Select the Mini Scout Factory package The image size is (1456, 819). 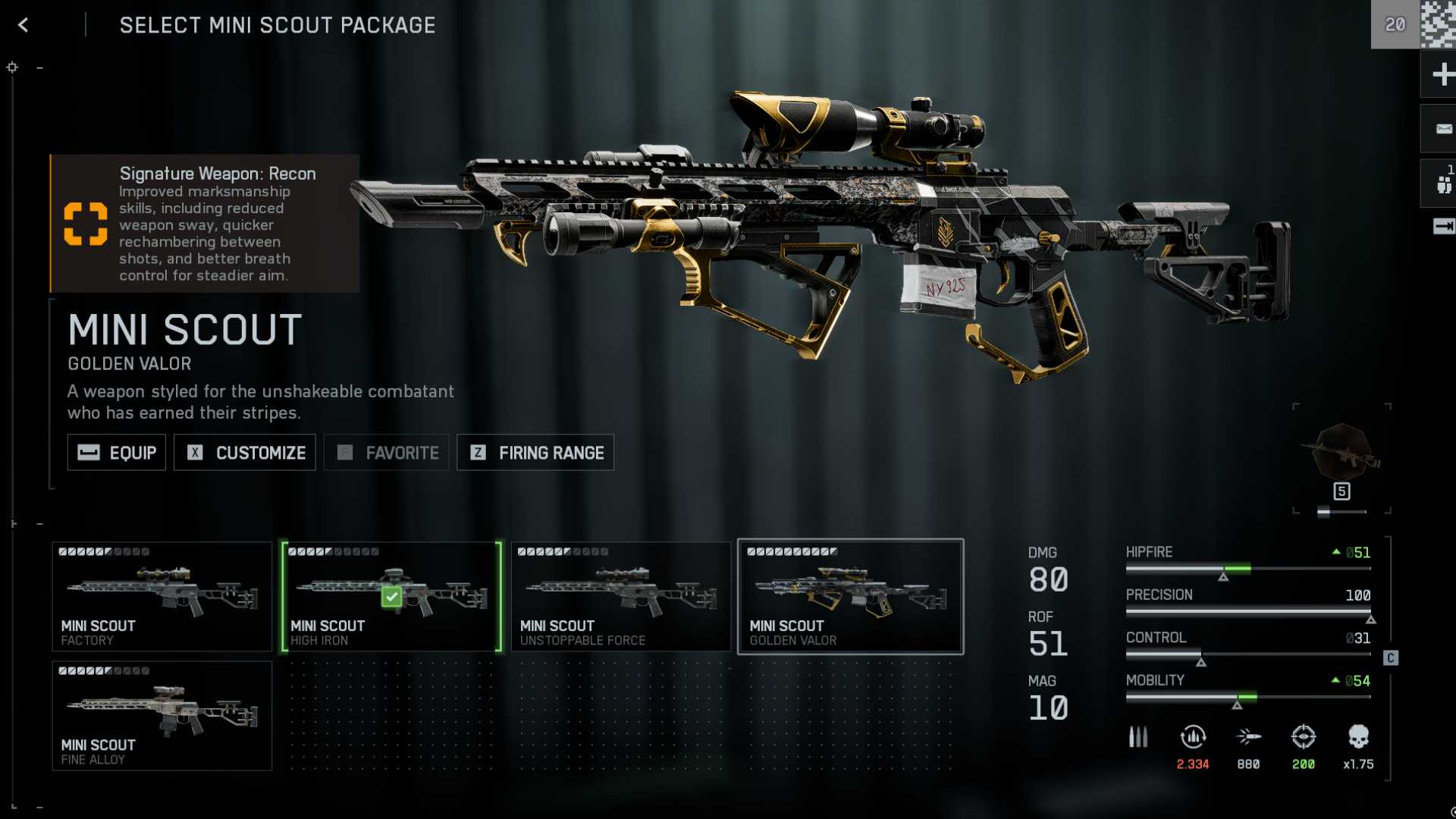[162, 596]
